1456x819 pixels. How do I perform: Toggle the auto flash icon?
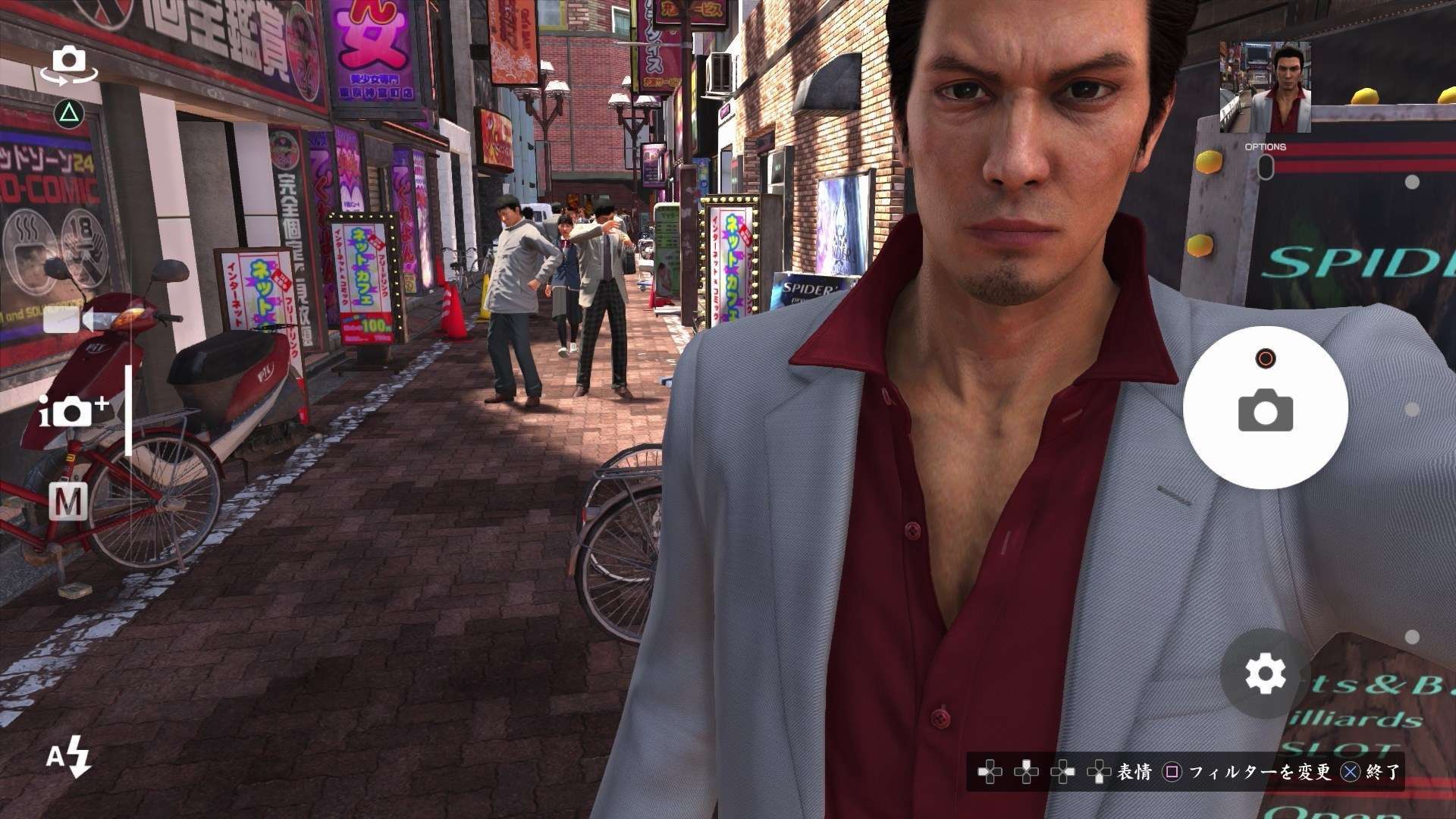pyautogui.click(x=68, y=758)
